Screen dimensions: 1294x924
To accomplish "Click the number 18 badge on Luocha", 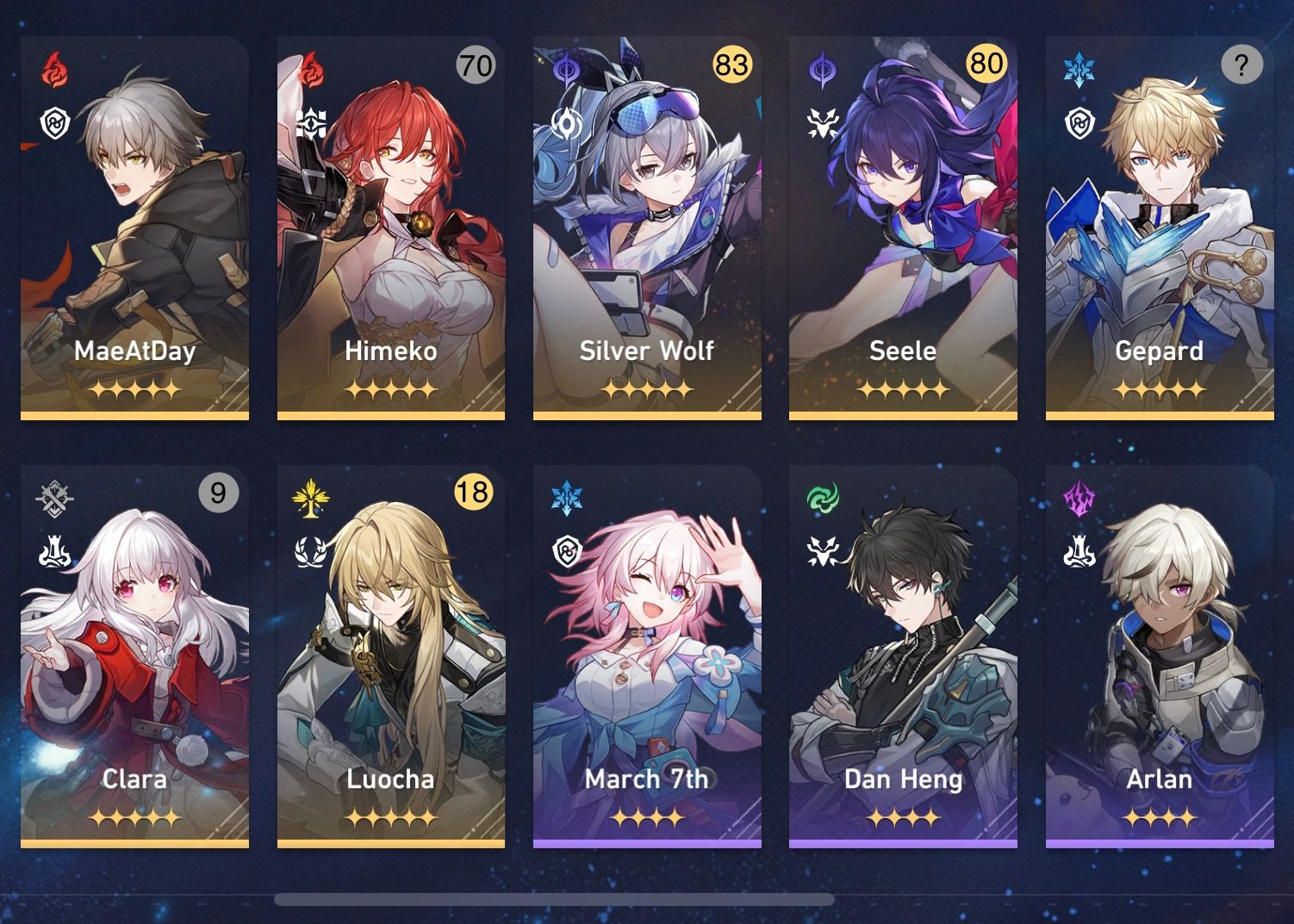I will 472,493.
